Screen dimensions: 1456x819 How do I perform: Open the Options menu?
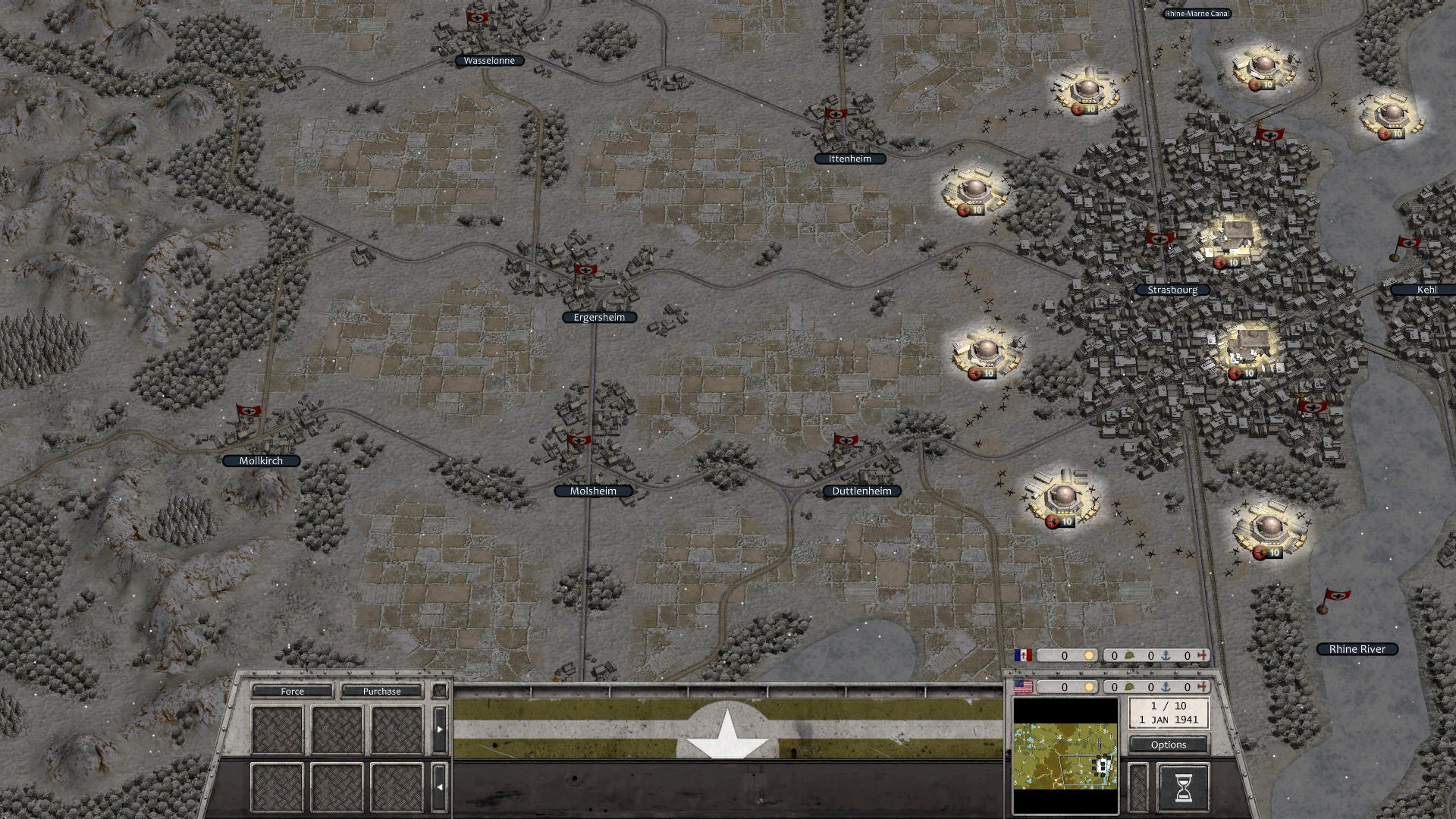tap(1168, 745)
